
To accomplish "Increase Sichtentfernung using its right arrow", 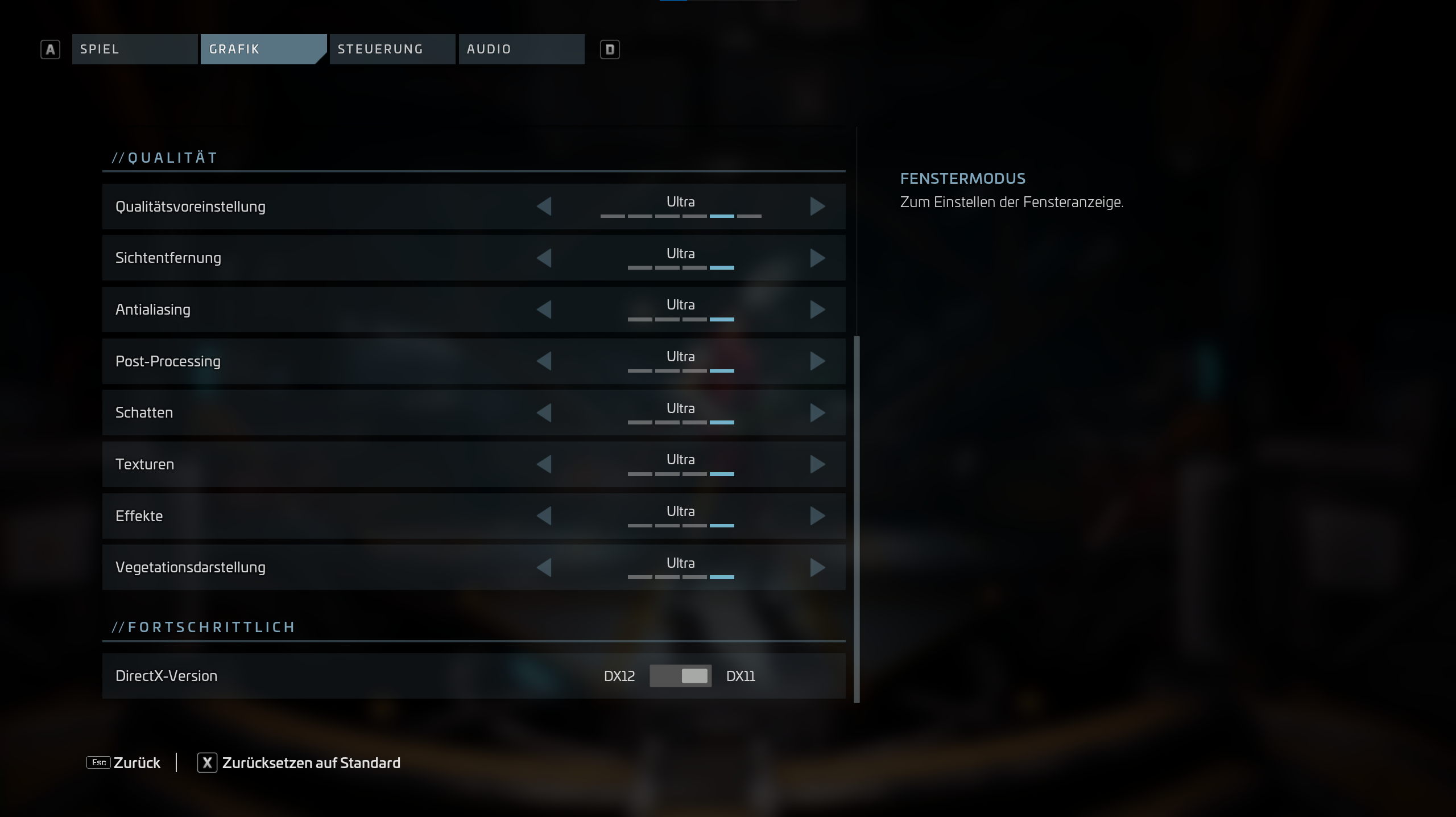I will pyautogui.click(x=817, y=258).
